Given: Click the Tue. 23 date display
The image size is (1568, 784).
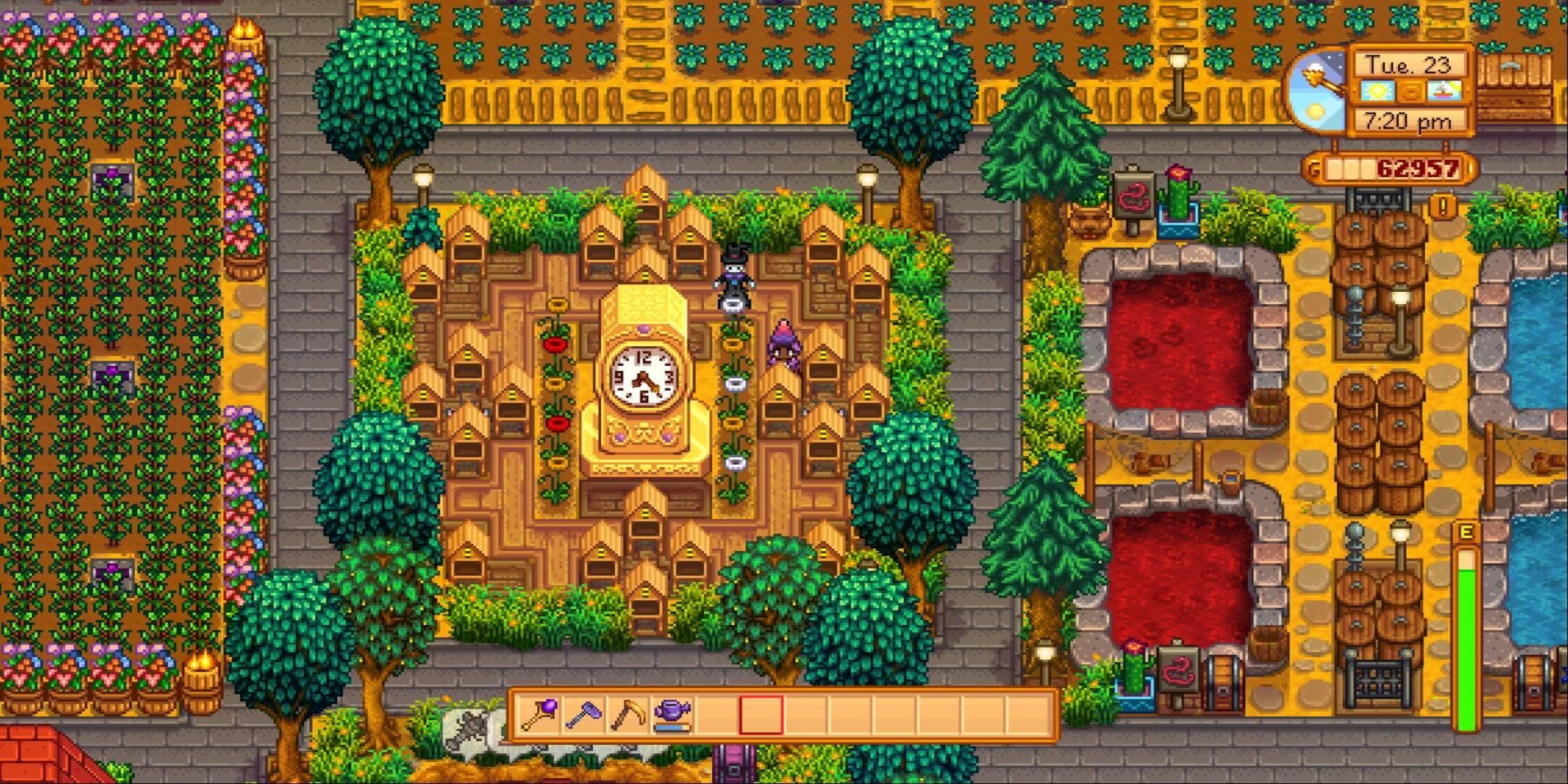Looking at the screenshot, I should click(1408, 65).
